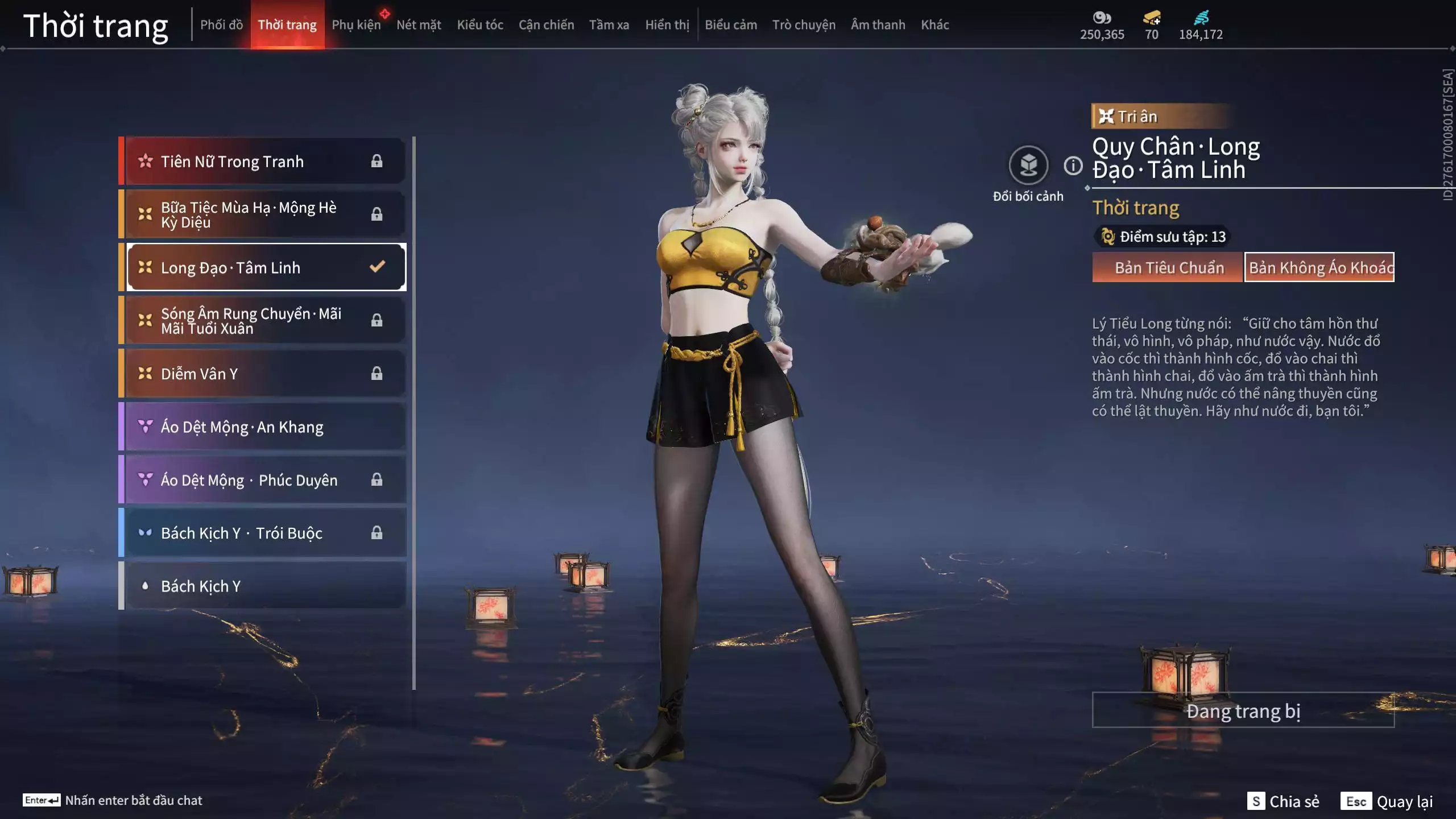Go back with Quay lại
This screenshot has width=1456, height=819.
[1387, 801]
